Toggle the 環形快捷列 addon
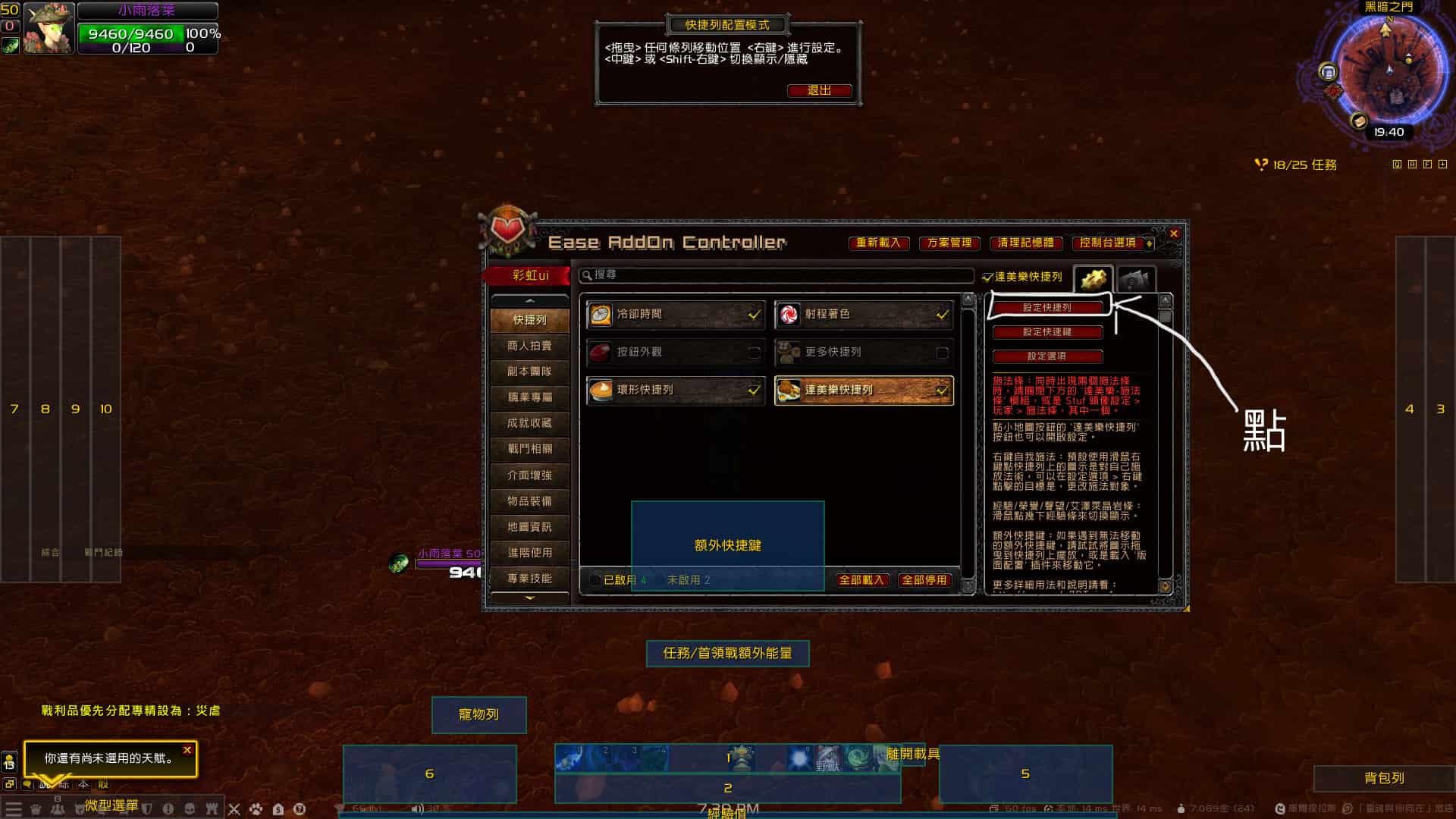Viewport: 1456px width, 819px height. pos(754,390)
